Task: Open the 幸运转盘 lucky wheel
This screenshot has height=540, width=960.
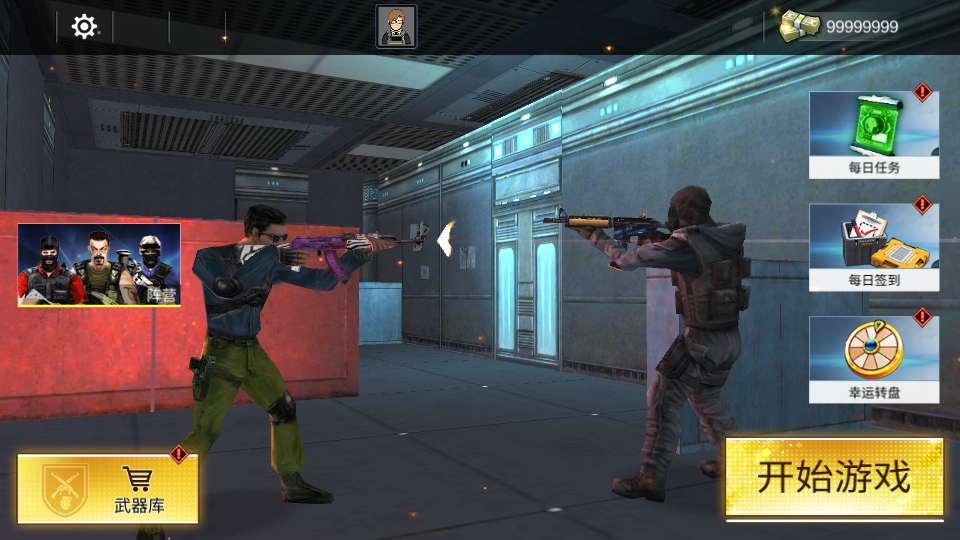Action: [873, 360]
